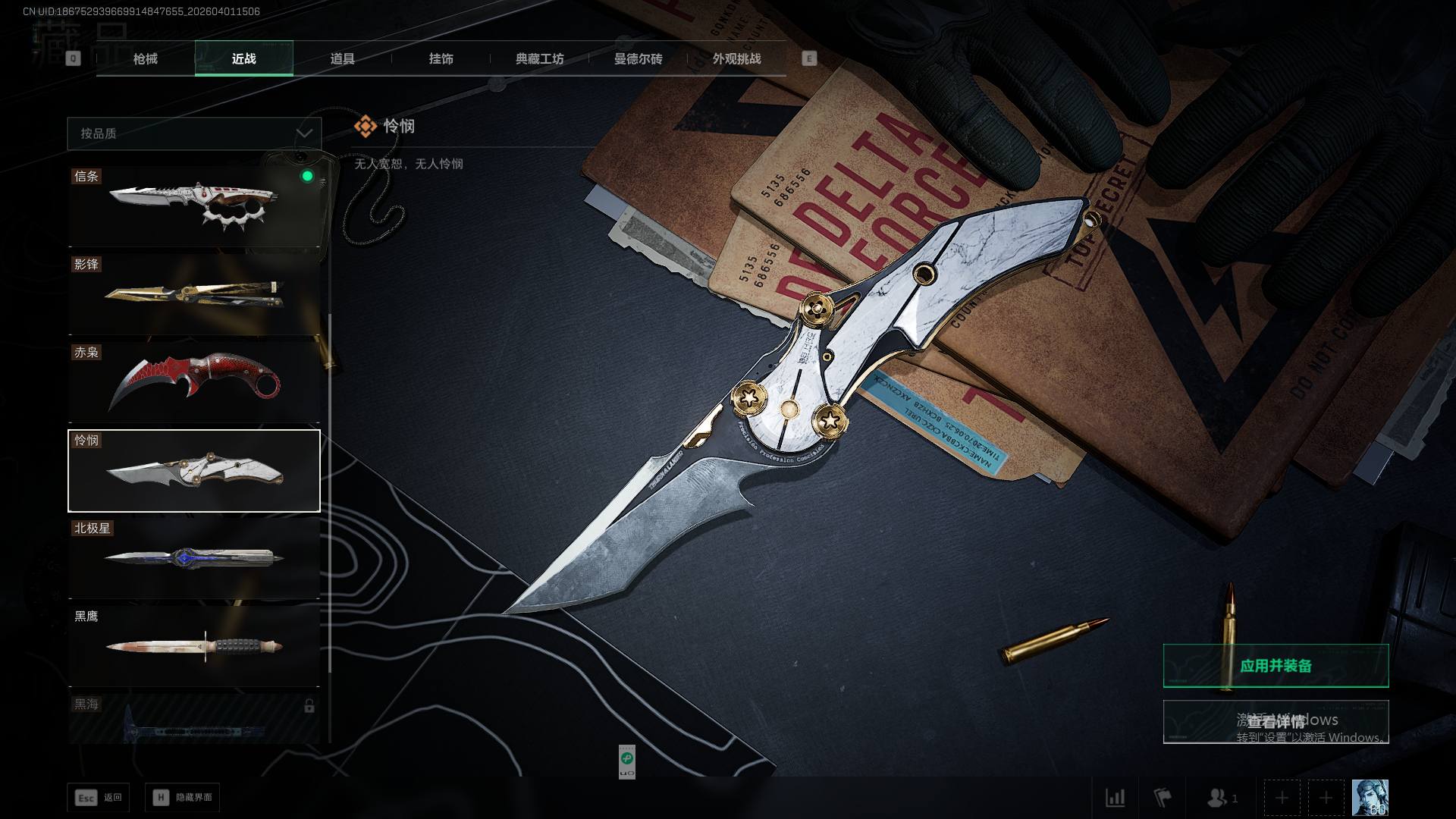The width and height of the screenshot is (1456, 819).
Task: Go to the 挂饰 tab
Action: point(441,59)
